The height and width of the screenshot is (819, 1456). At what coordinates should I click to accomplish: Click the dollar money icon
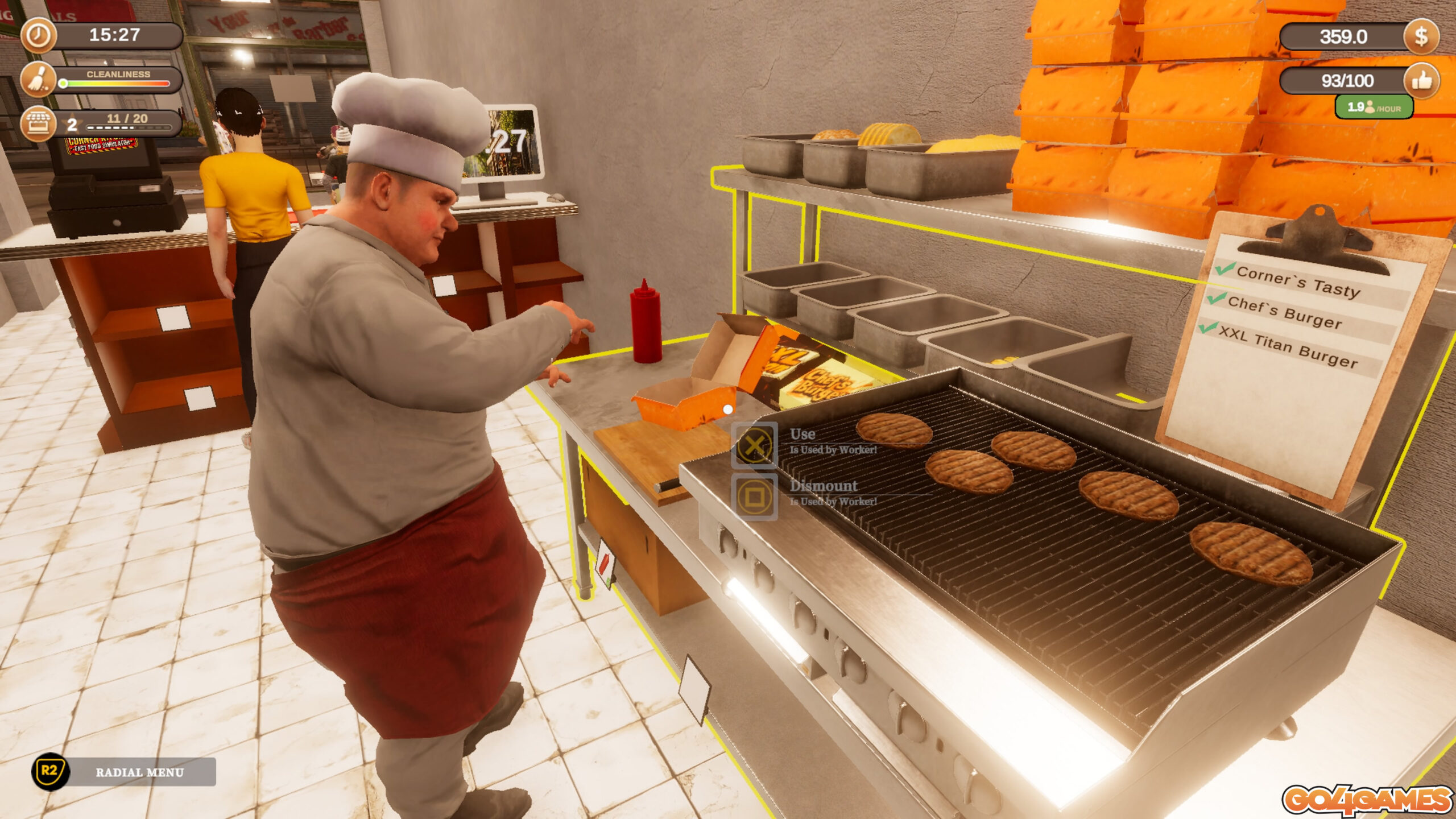coord(1421,36)
